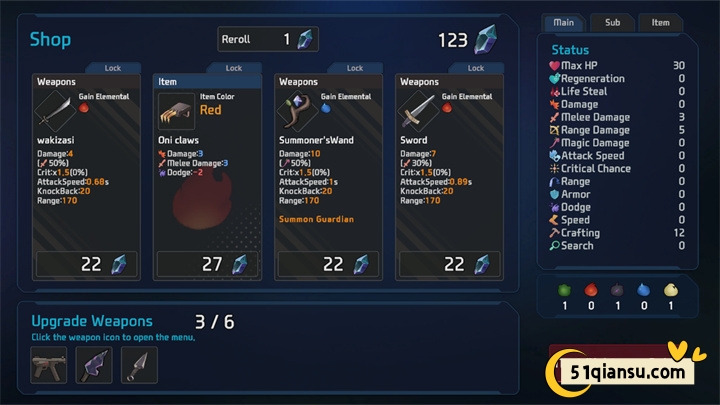Lock the wakizasi shop card
Image resolution: width=720 pixels, height=405 pixels.
[112, 68]
